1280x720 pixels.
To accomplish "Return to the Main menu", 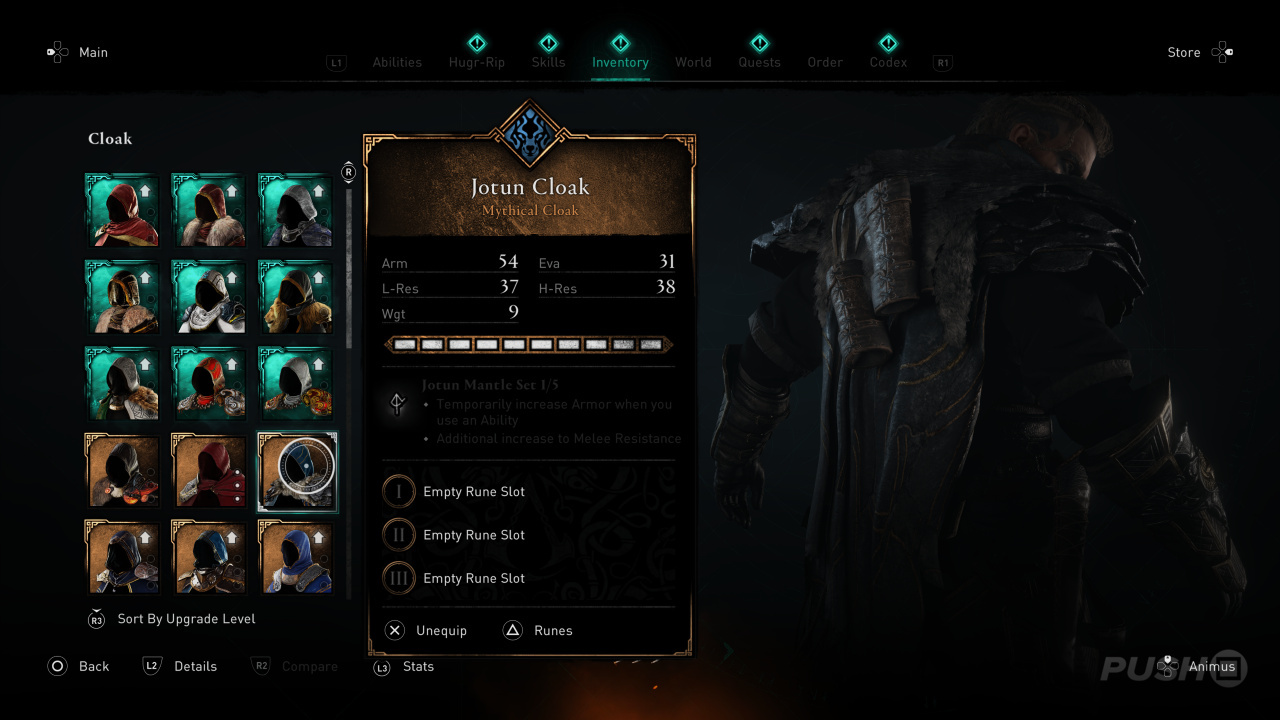I will [93, 52].
